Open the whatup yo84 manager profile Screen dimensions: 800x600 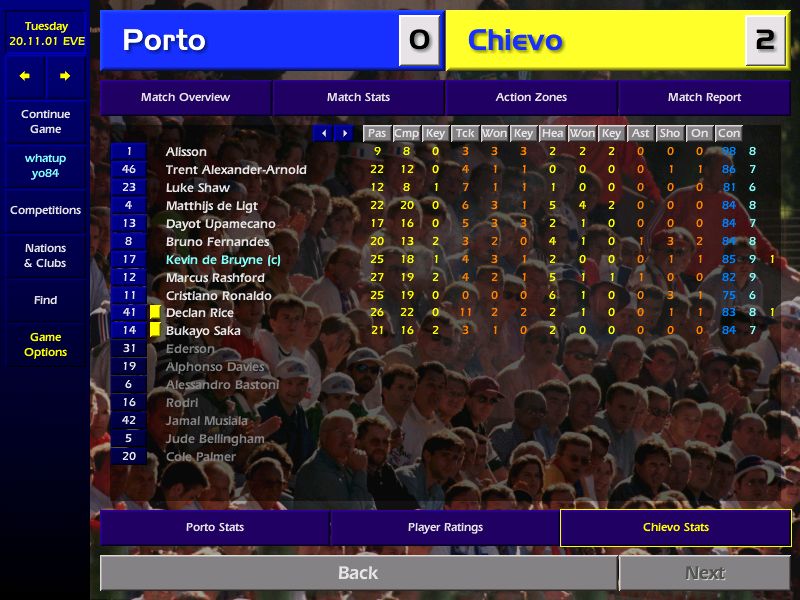click(x=45, y=166)
